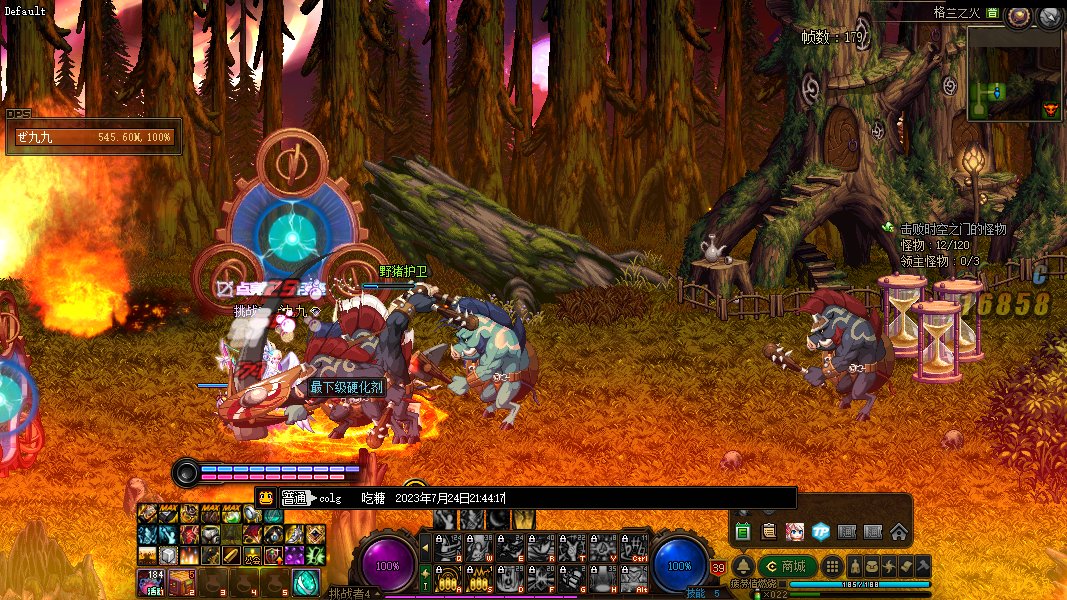Open the chat emoji face button

coord(266,498)
